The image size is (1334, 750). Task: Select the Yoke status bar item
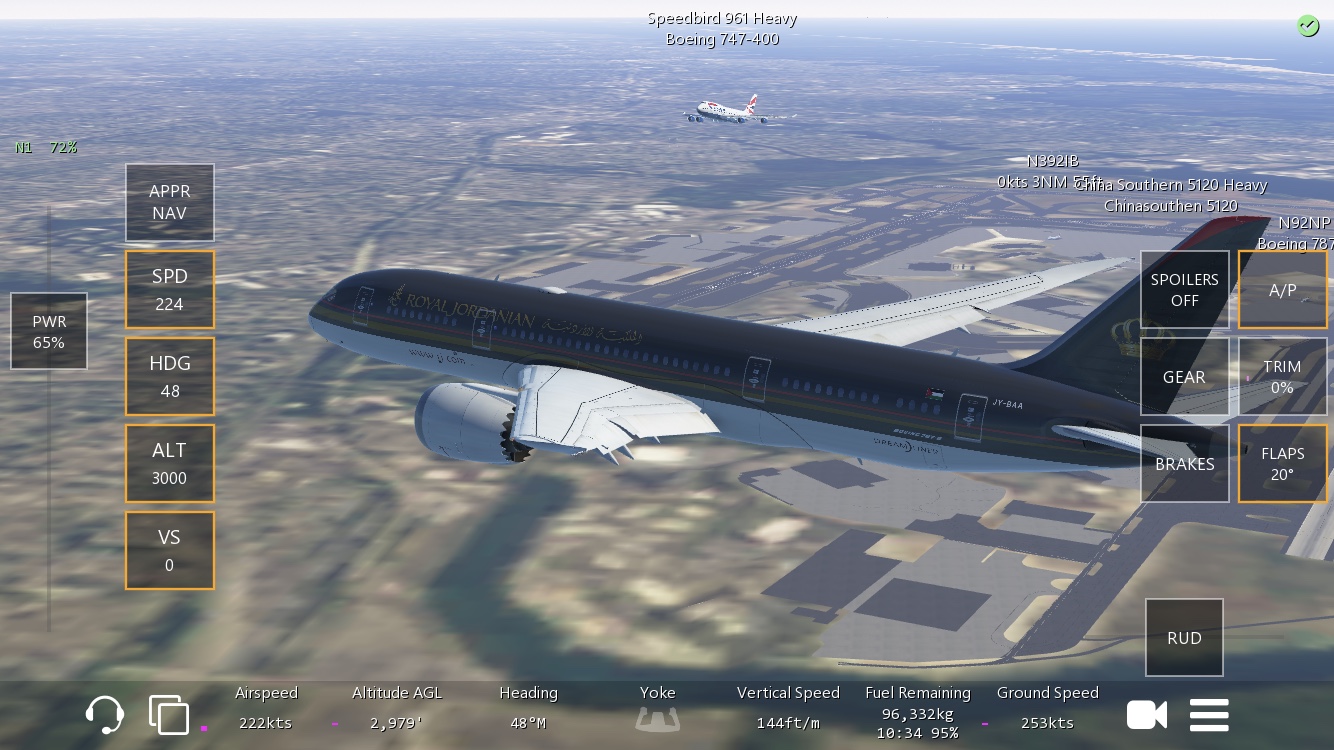[x=657, y=708]
